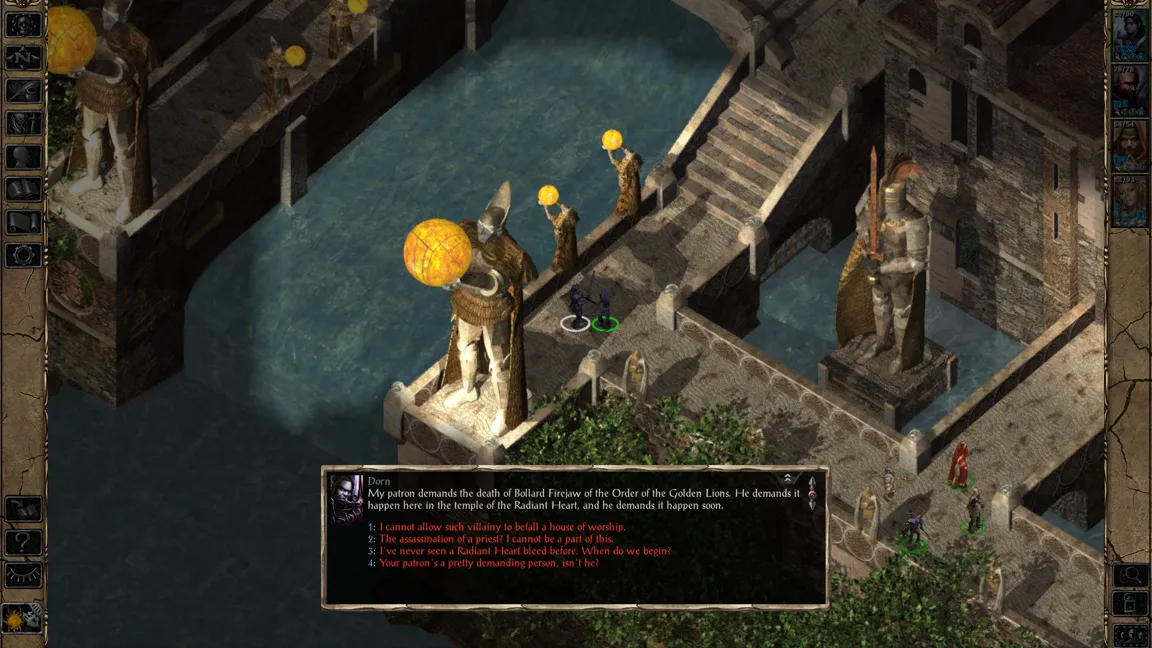Reply that you cannot allow such villainy
The image size is (1152, 648).
coord(501,527)
